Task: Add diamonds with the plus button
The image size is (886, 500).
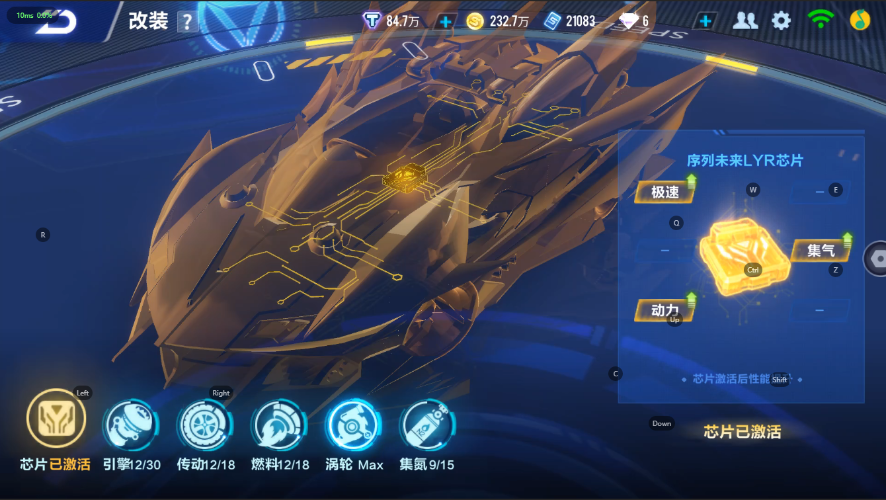Action: coord(706,21)
